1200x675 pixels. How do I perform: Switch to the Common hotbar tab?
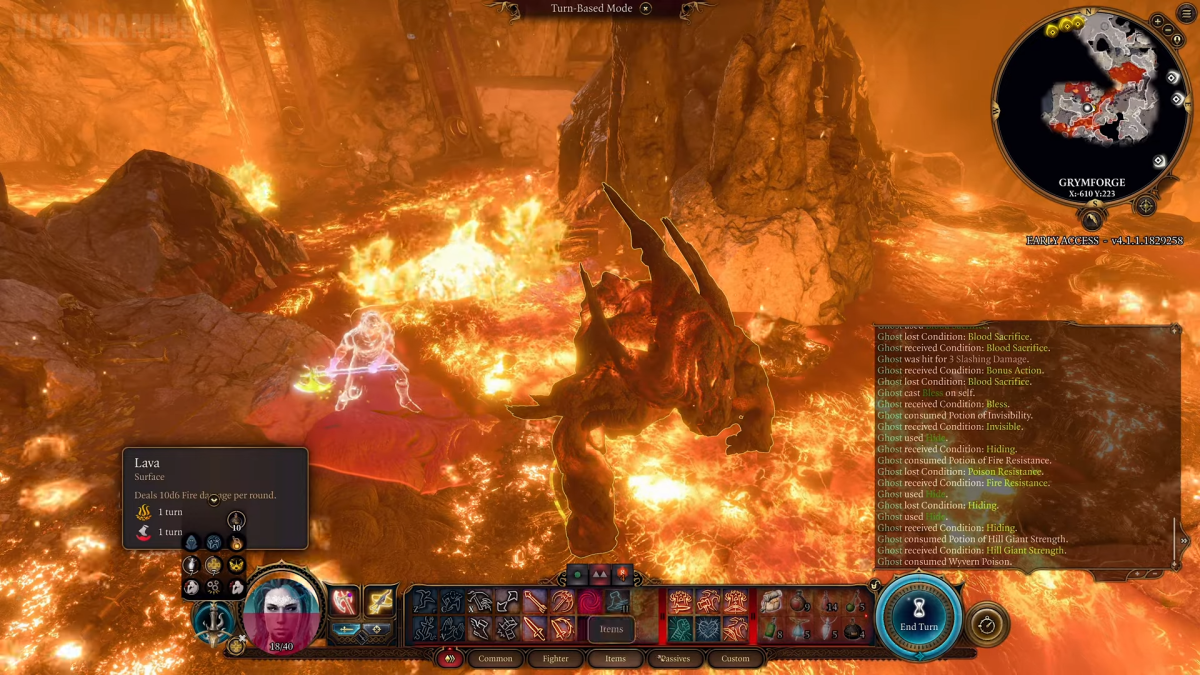tap(495, 658)
